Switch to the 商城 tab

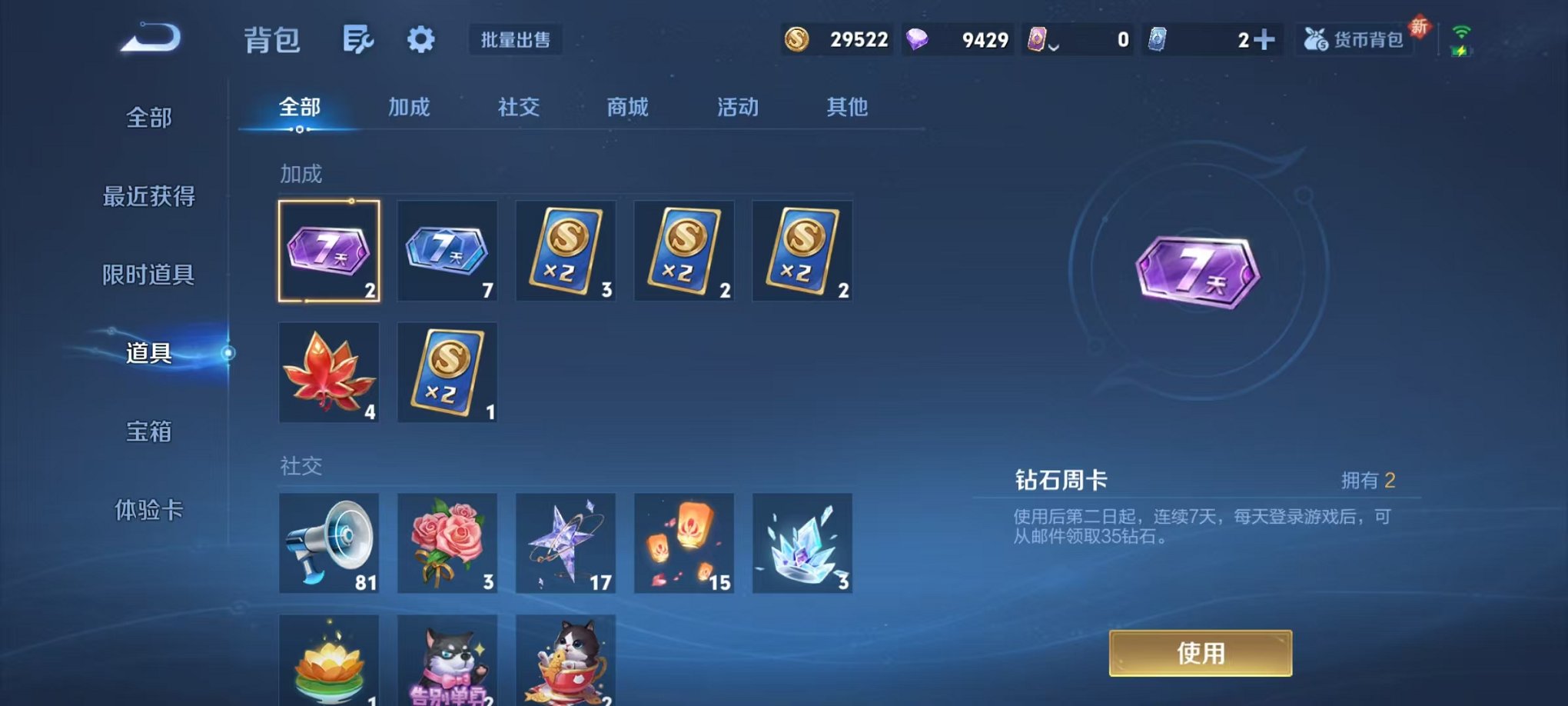(x=628, y=108)
